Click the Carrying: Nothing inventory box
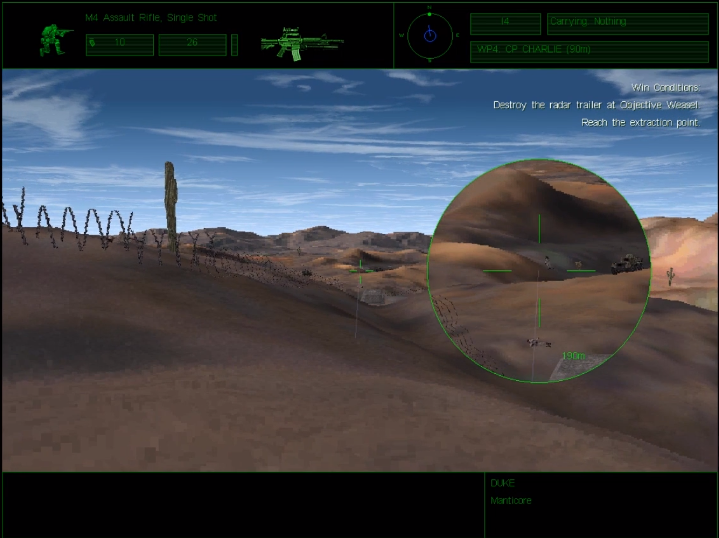Screen dimensions: 719x538 tap(627, 24)
